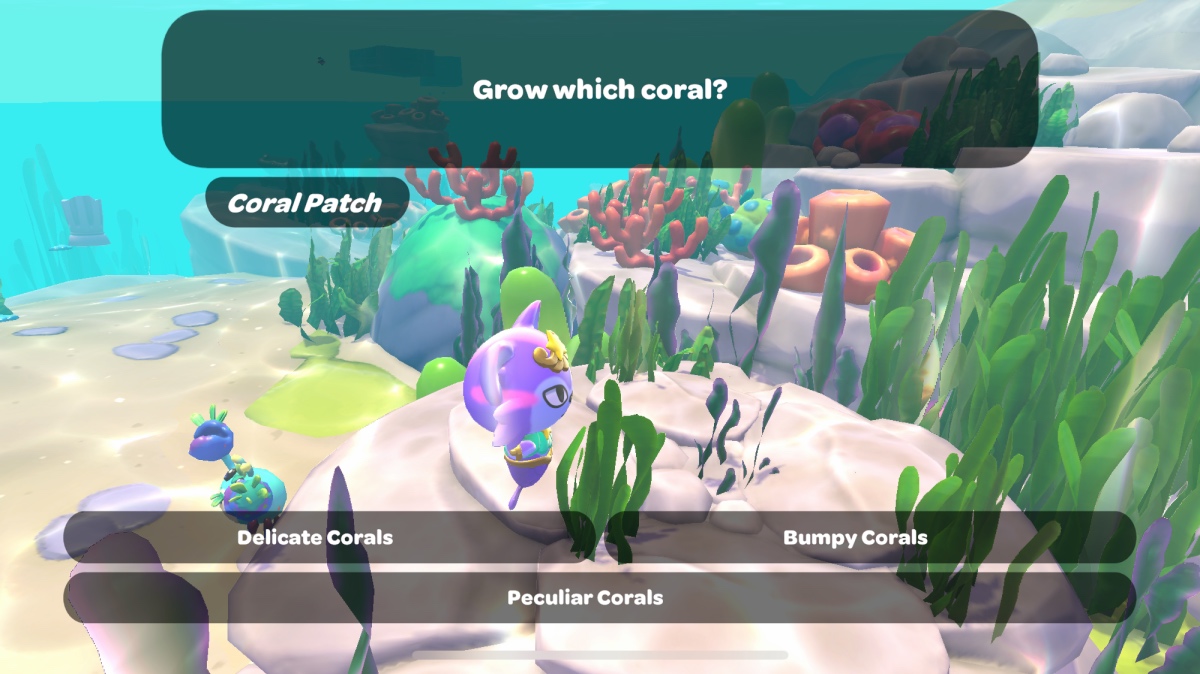Select Bumpy Corals to grow

pos(855,538)
